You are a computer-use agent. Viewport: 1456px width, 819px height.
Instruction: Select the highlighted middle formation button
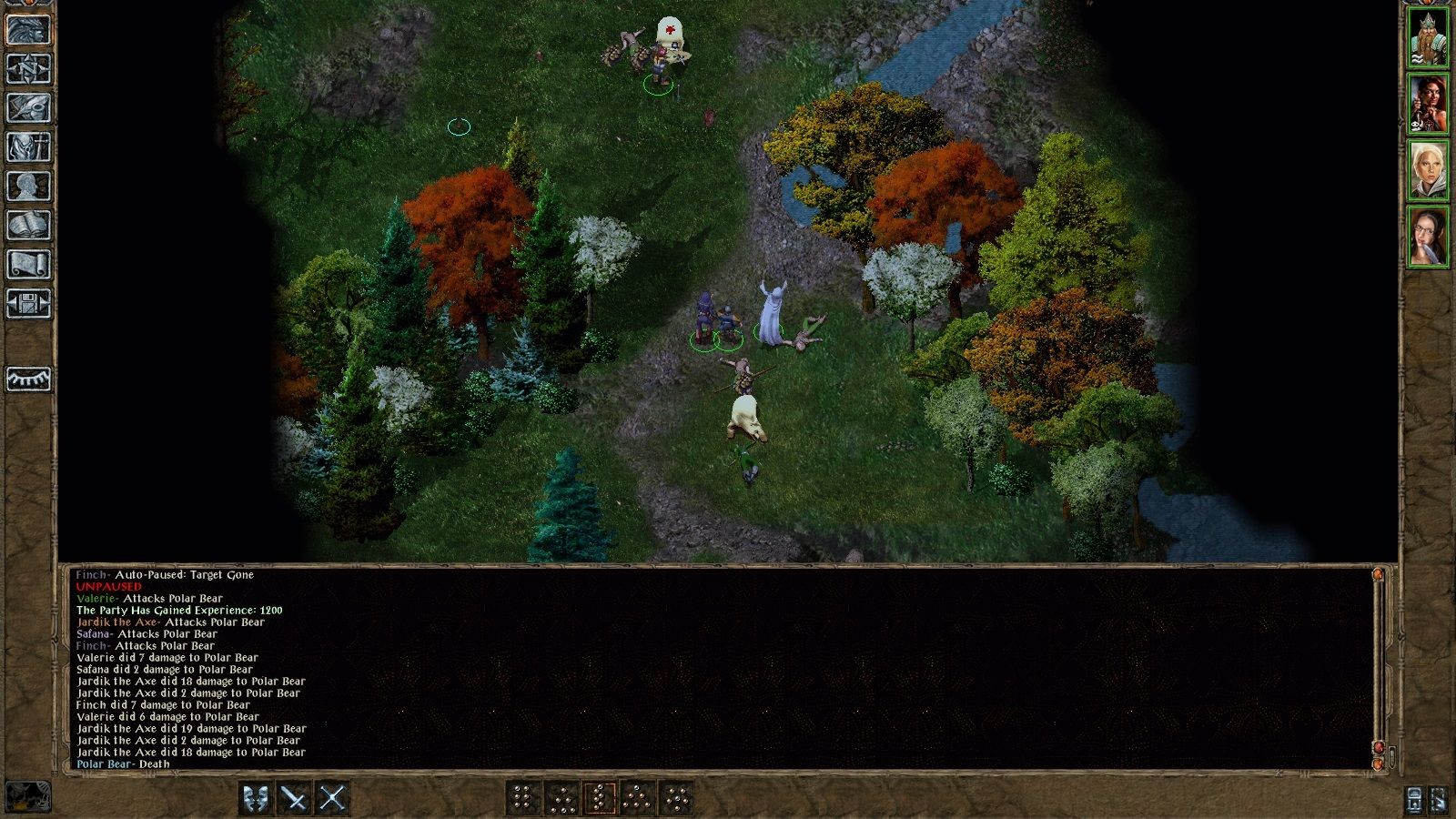(600, 797)
